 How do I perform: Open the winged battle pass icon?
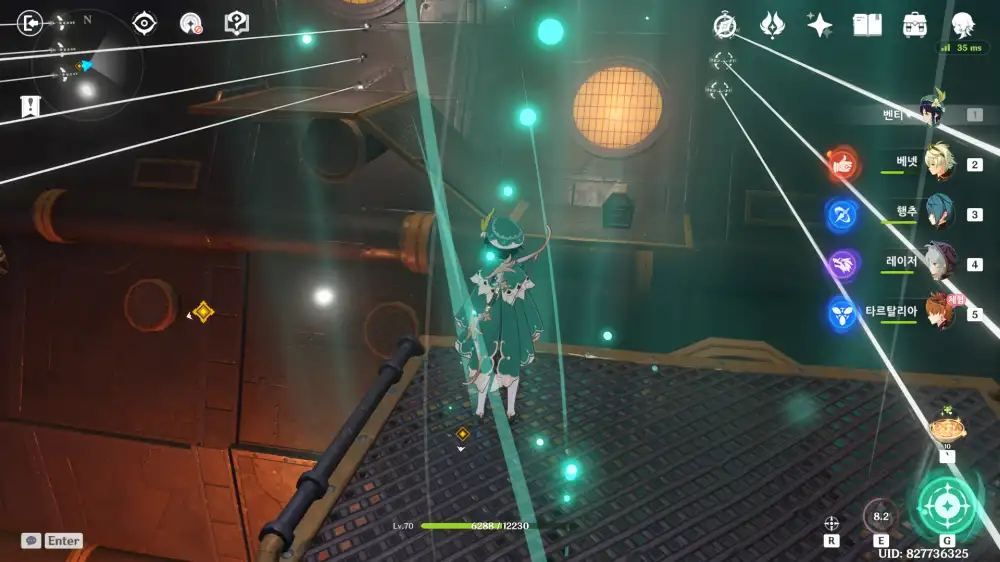click(772, 25)
